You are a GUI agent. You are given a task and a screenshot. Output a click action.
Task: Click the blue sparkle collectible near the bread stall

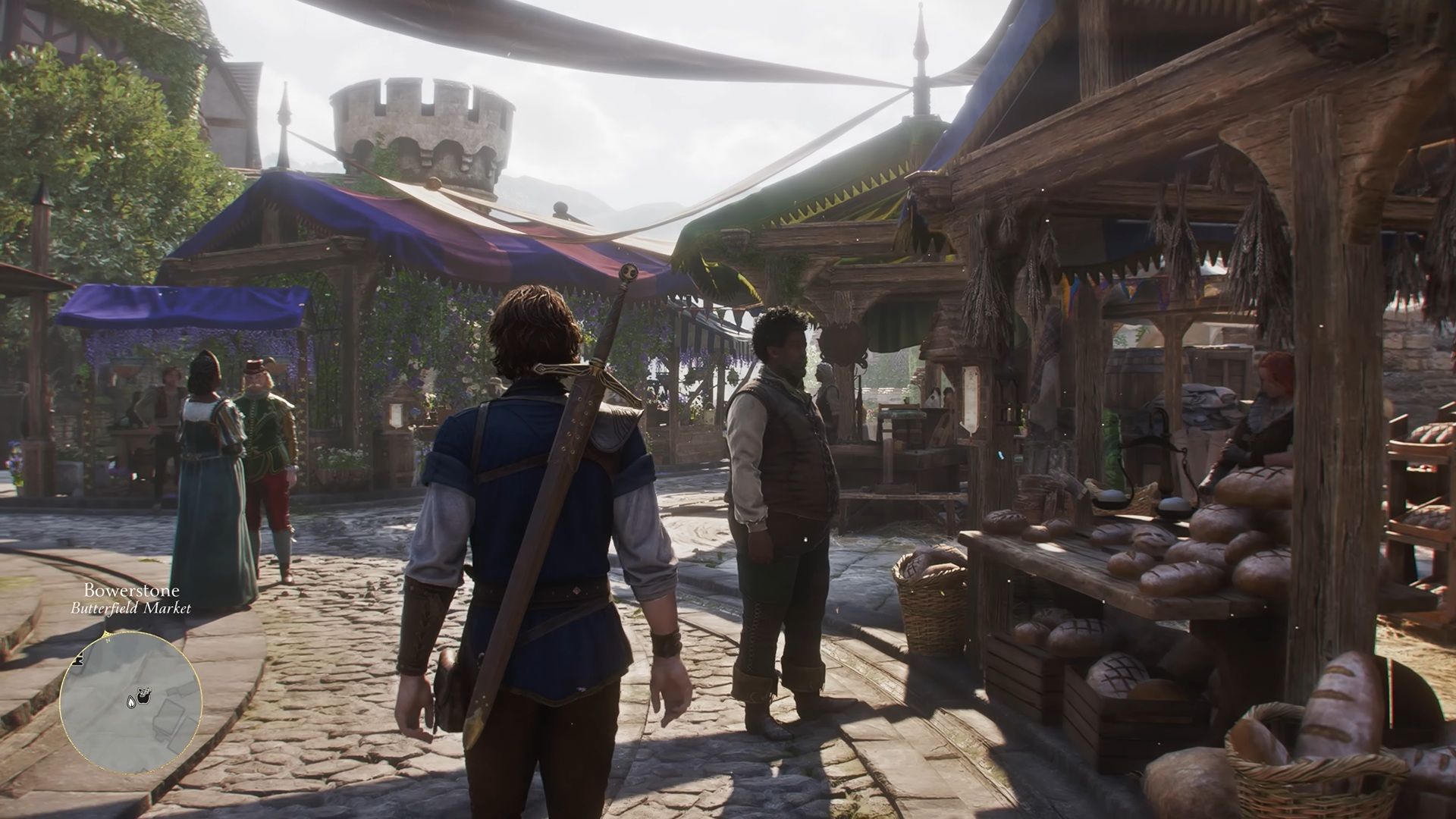coord(1000,455)
